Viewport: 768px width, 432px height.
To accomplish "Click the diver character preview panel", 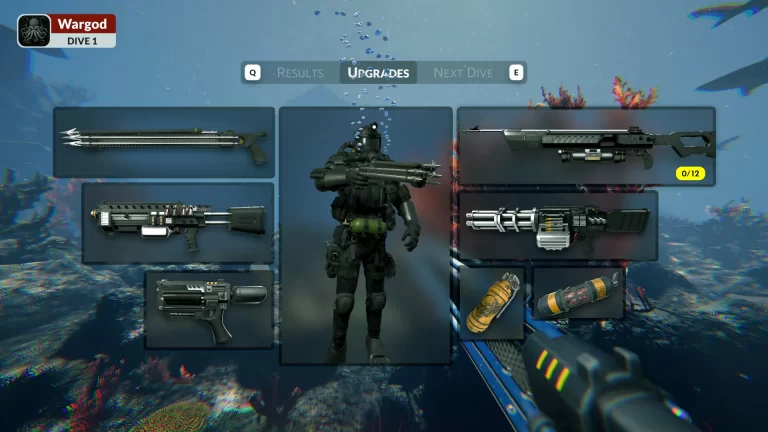I will (x=365, y=235).
